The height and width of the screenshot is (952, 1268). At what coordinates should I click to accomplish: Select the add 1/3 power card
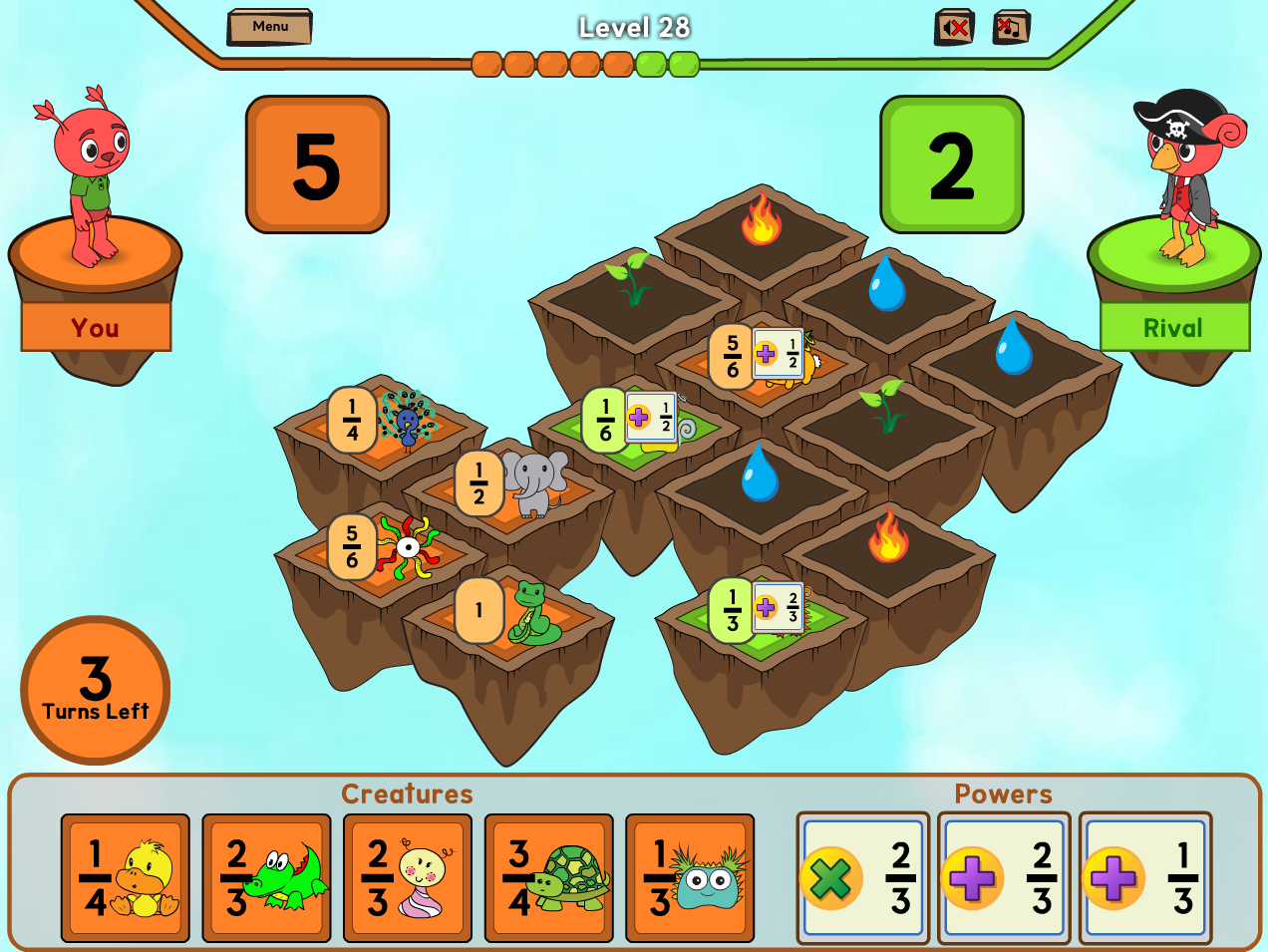pyautogui.click(x=1145, y=877)
